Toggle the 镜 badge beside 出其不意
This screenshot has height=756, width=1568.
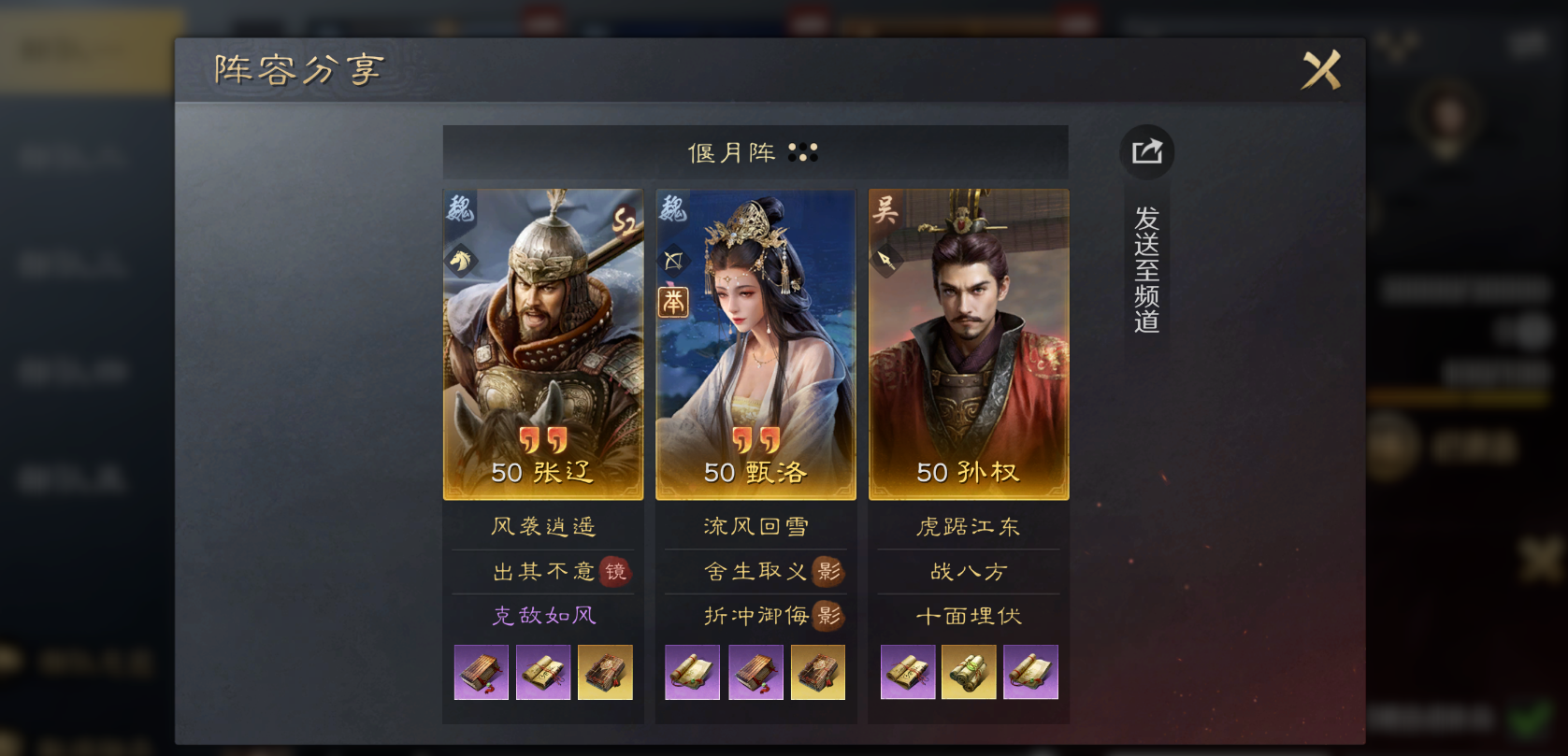(618, 571)
